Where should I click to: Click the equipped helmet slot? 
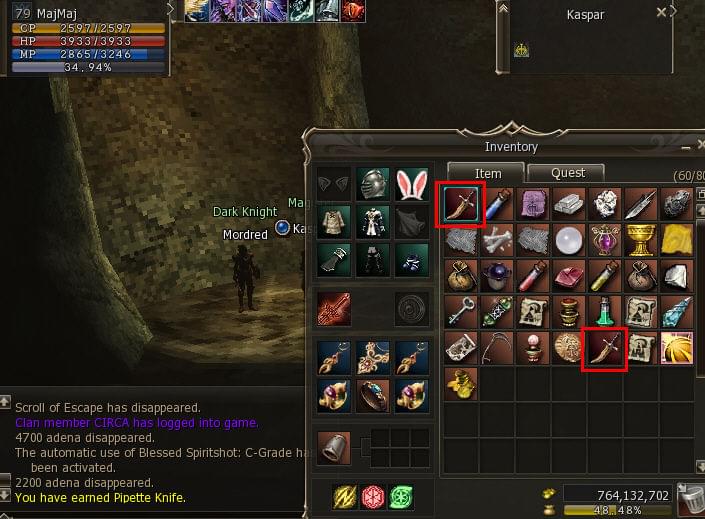pyautogui.click(x=373, y=185)
